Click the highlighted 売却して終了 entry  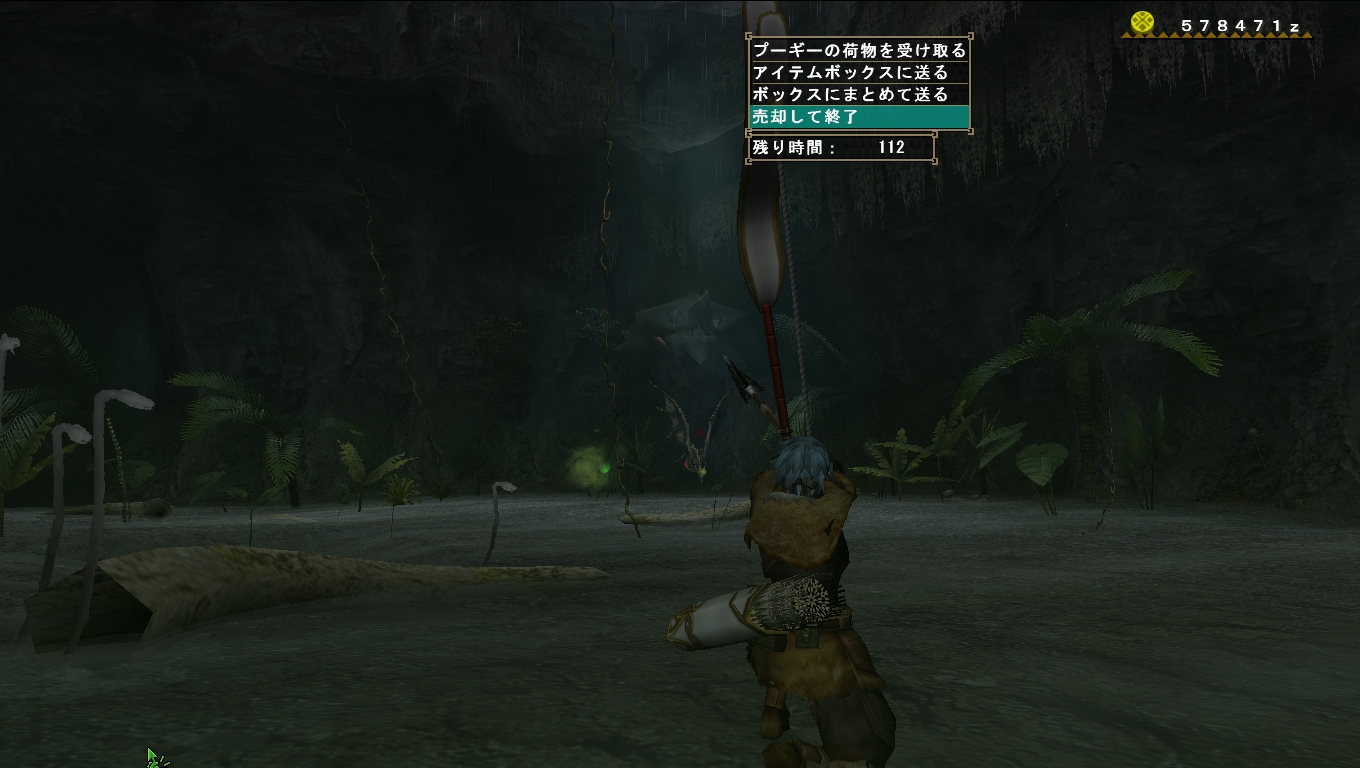[x=858, y=117]
